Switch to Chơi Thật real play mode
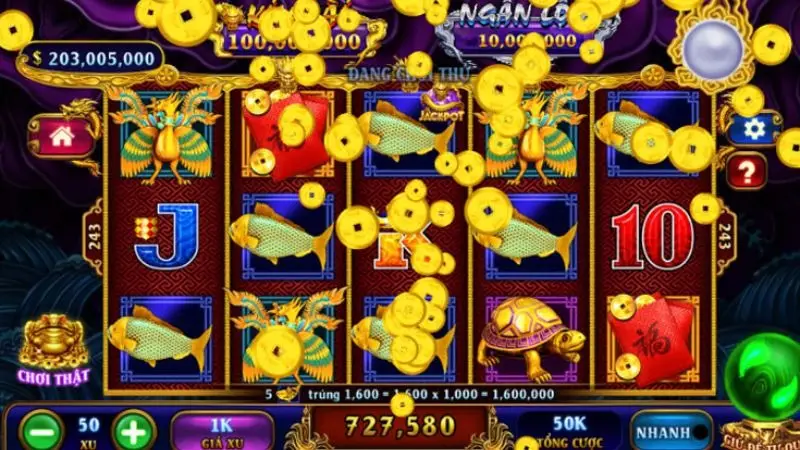Viewport: 800px width, 450px height. [53, 350]
